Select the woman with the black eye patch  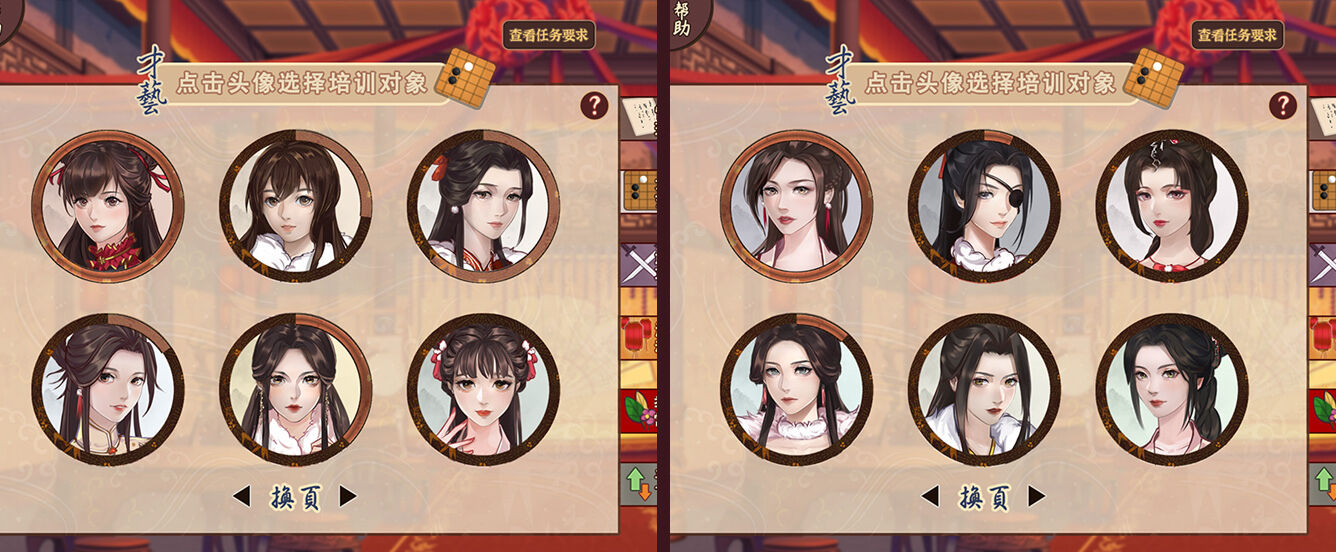(x=984, y=207)
